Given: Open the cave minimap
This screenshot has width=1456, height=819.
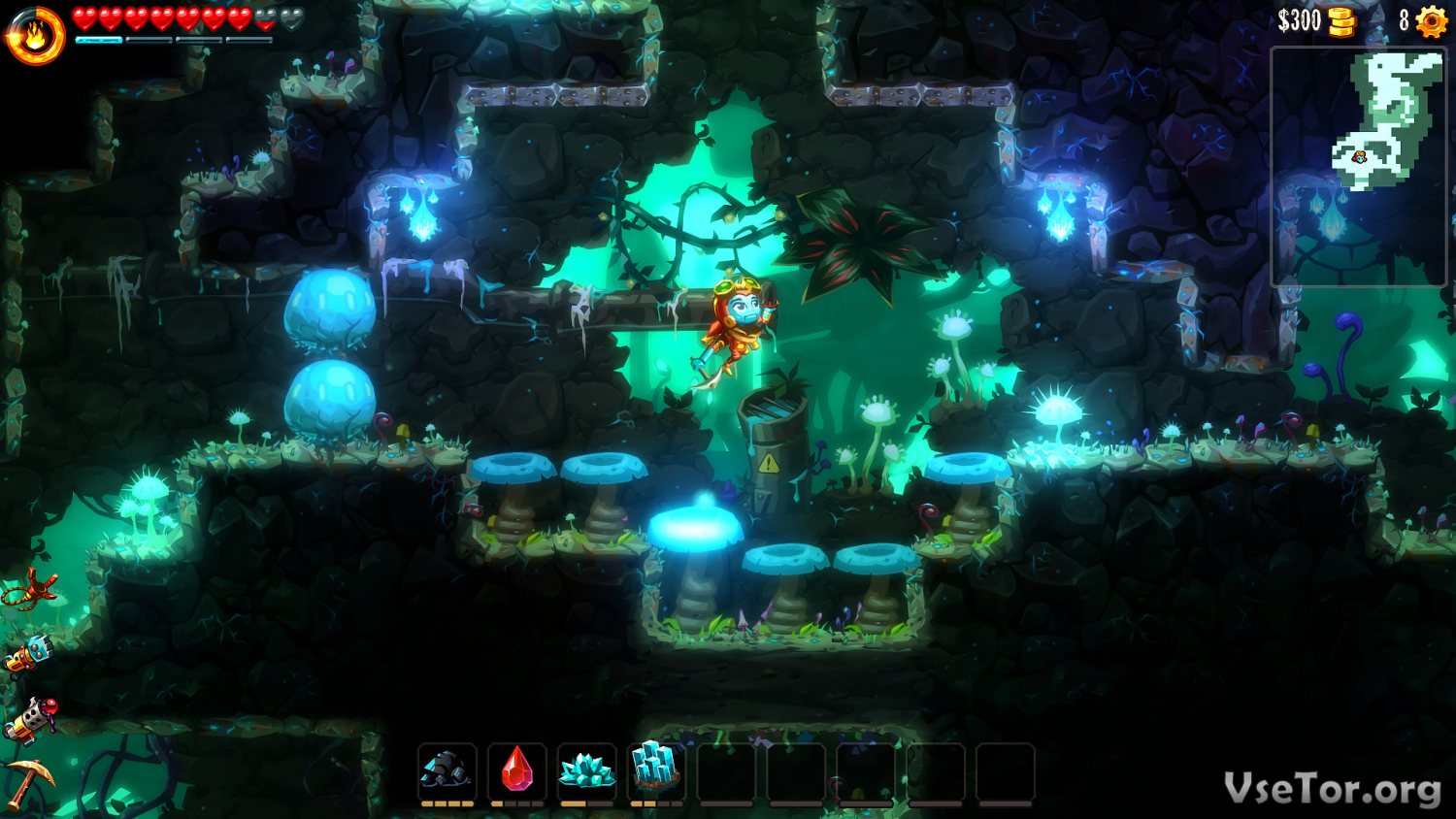Looking at the screenshot, I should click(x=1359, y=165).
